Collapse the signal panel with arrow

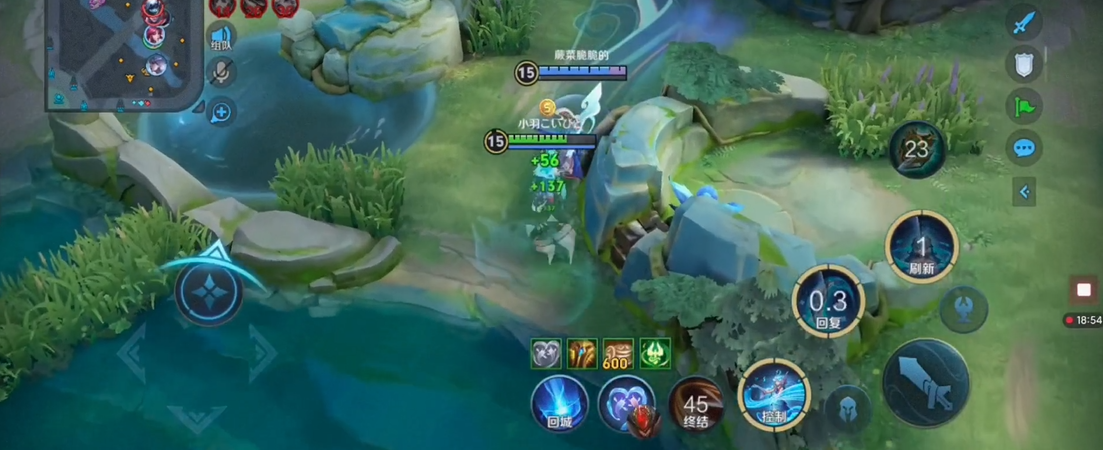[1023, 191]
